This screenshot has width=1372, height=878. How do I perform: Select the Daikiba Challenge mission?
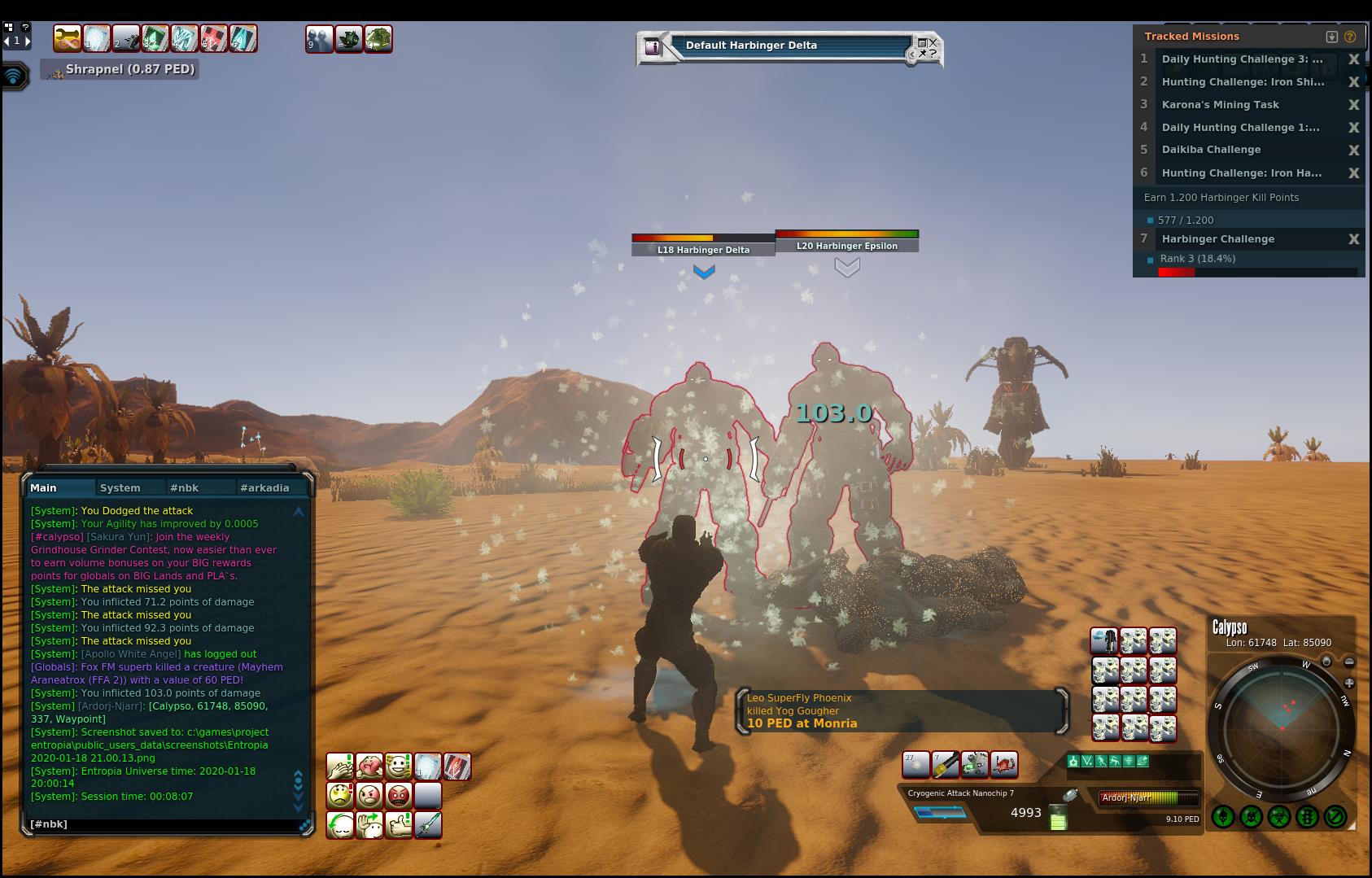point(1211,150)
